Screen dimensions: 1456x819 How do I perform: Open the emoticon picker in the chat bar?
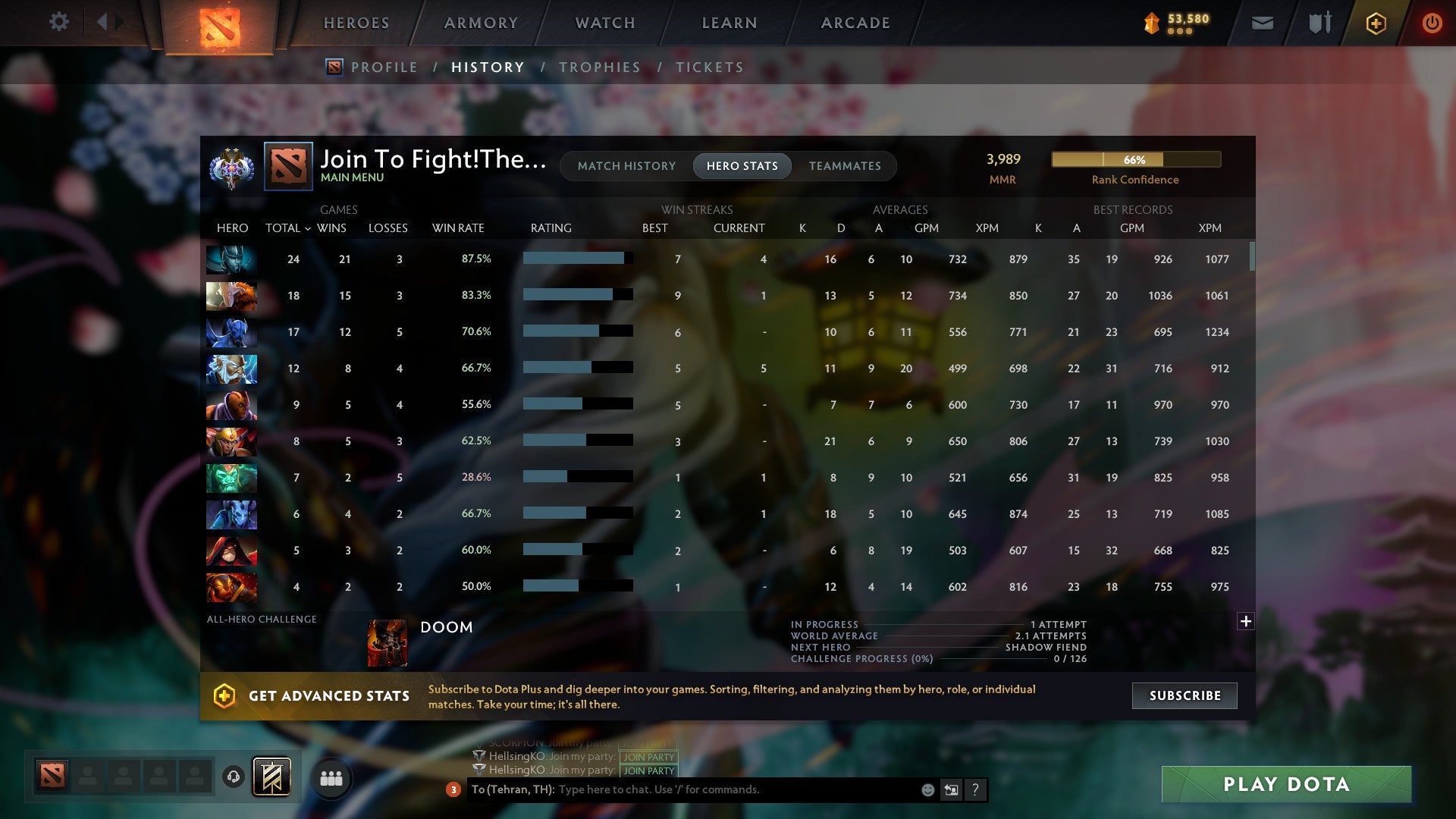point(928,789)
